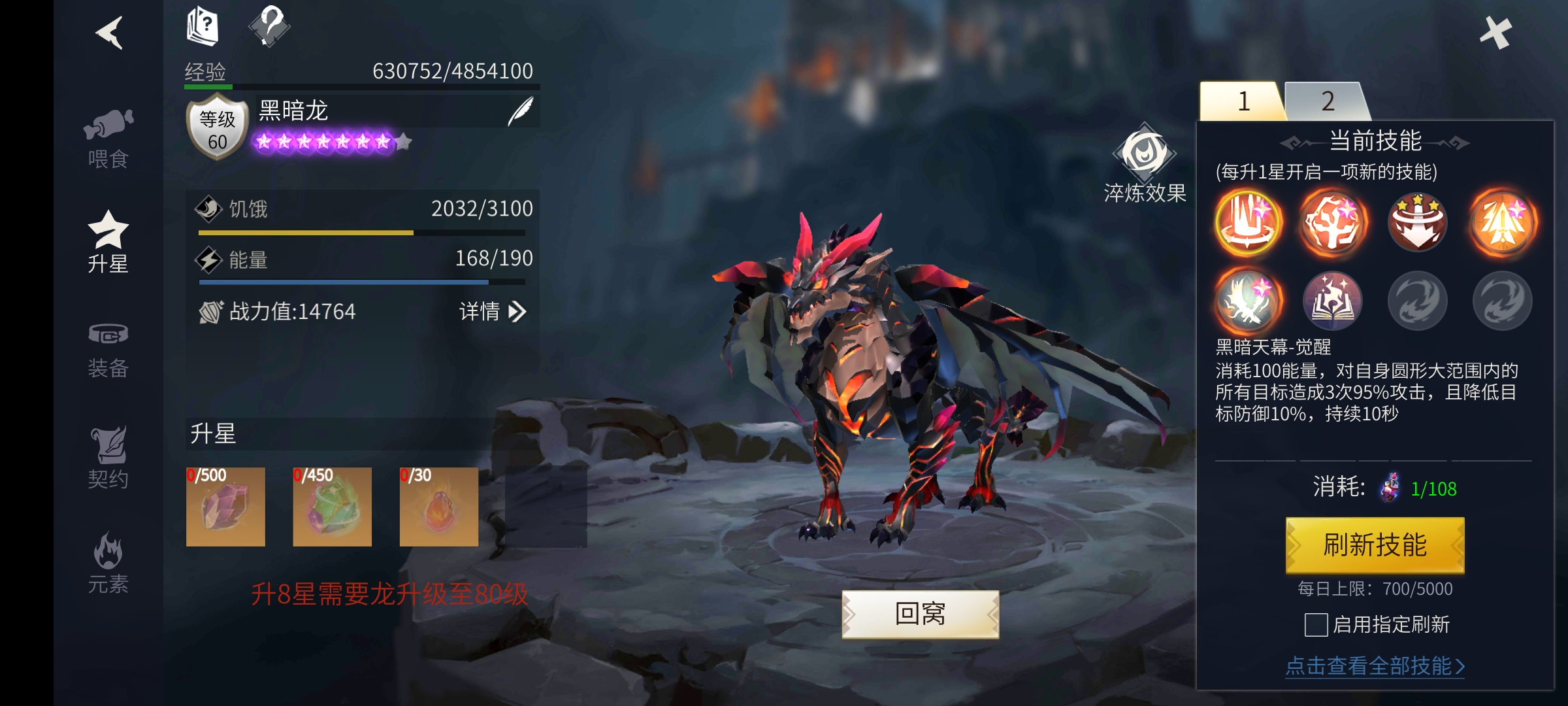Show 详情 combat power details
This screenshot has width=1568, height=706.
point(493,312)
